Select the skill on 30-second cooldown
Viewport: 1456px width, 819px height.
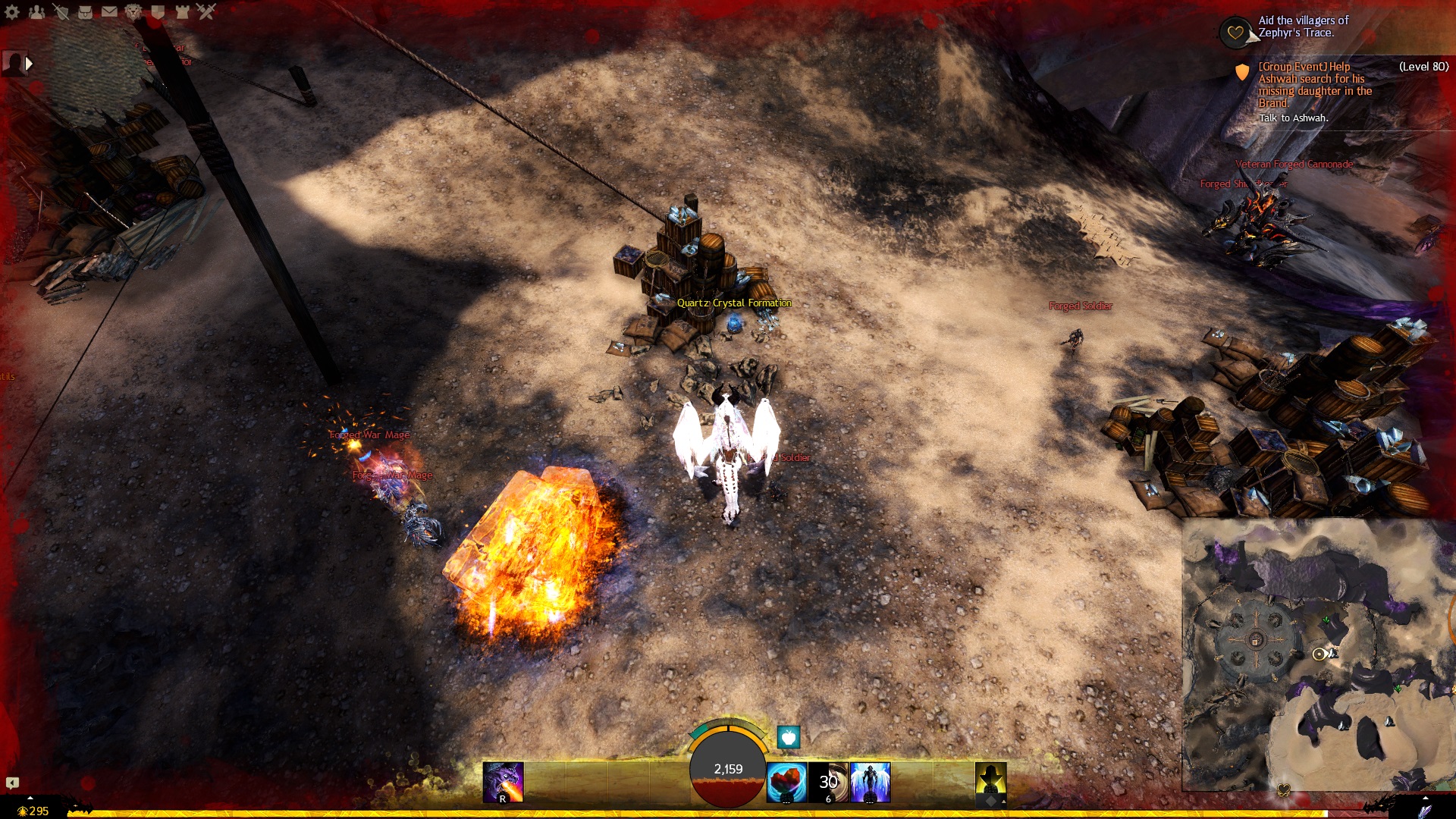pos(828,783)
